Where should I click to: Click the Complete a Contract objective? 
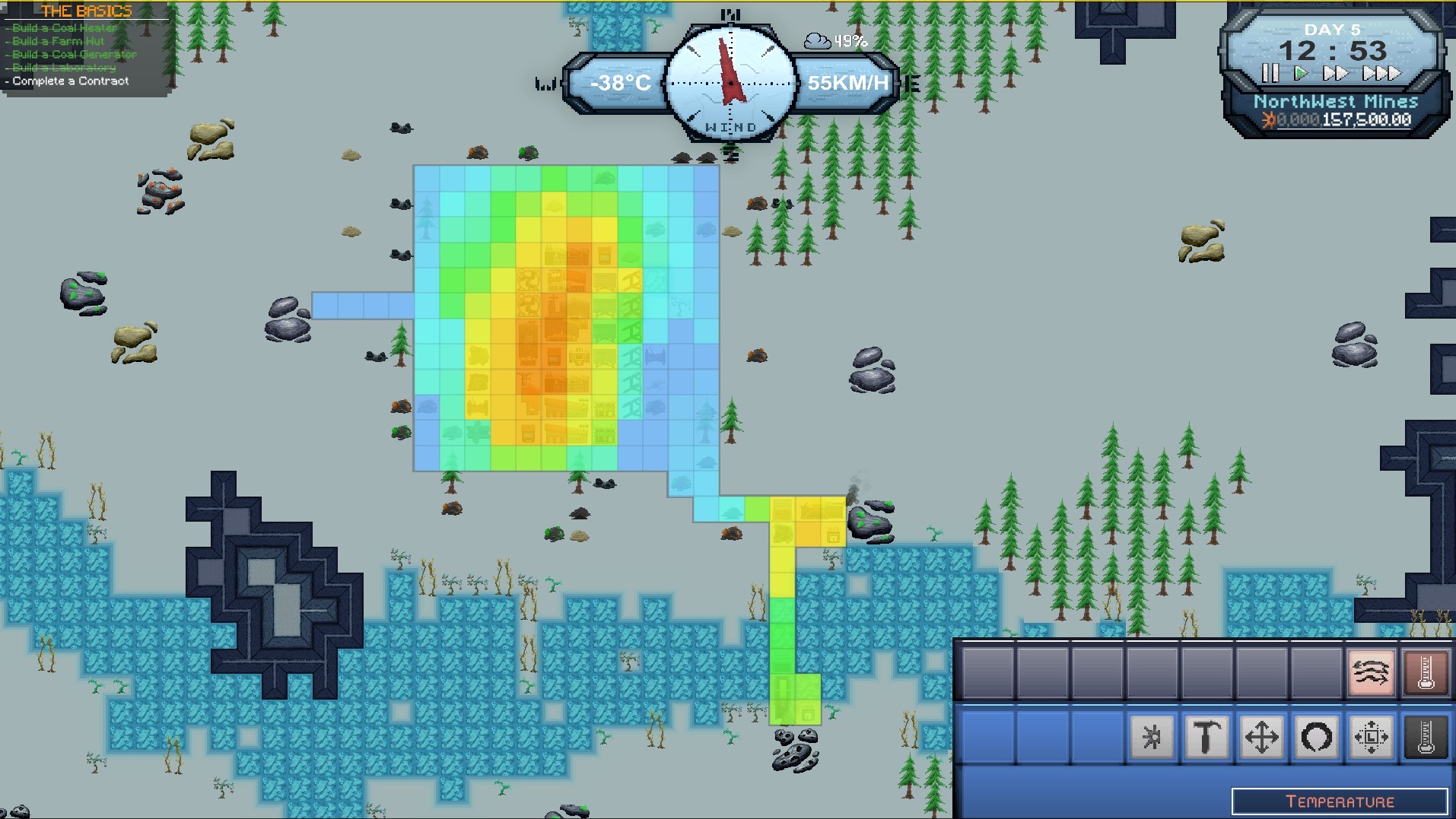69,81
